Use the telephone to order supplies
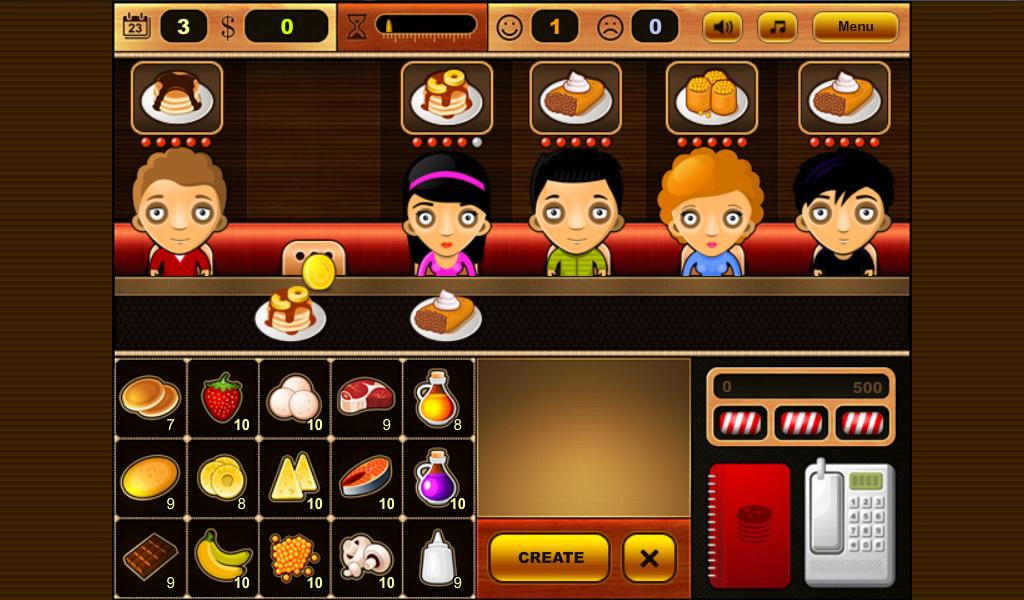The width and height of the screenshot is (1024, 600). click(849, 523)
